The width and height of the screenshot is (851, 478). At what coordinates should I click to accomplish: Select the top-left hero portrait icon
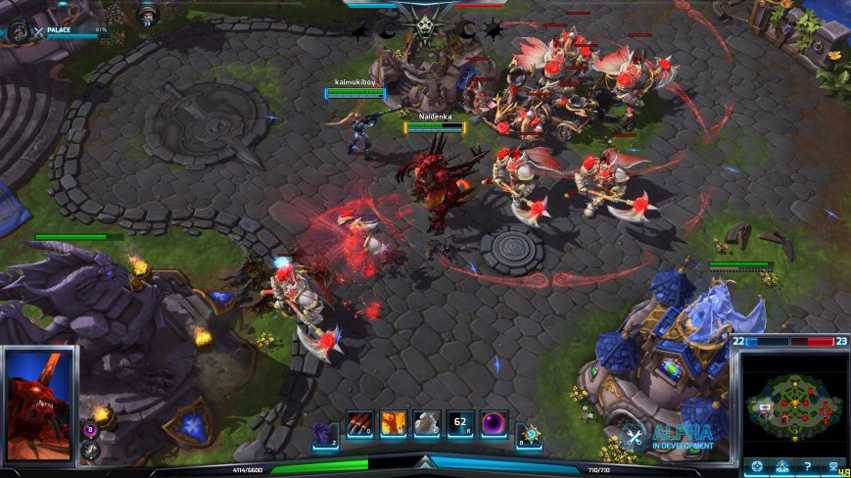click(x=17, y=30)
